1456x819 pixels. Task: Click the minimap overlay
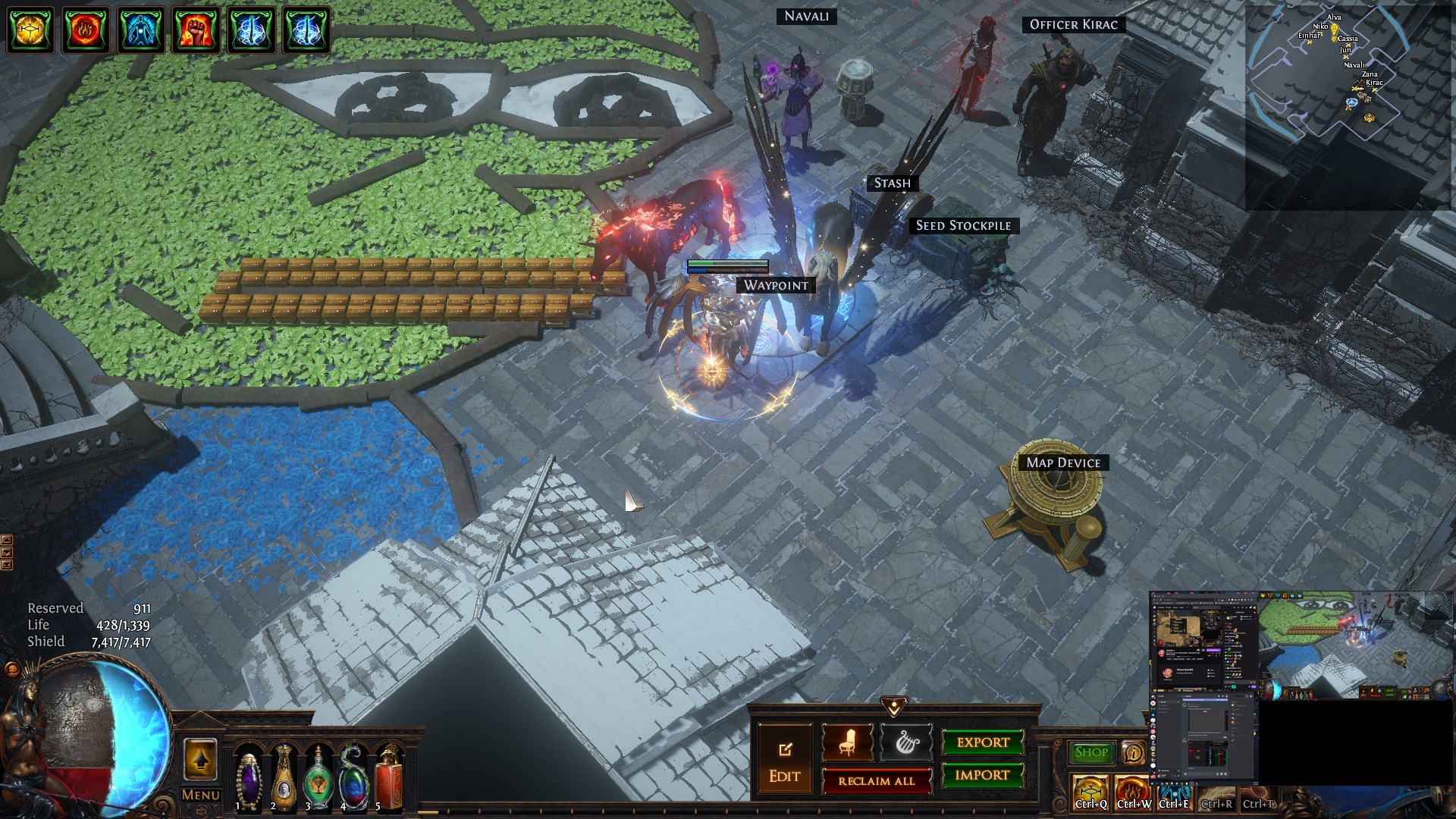coord(1348,106)
